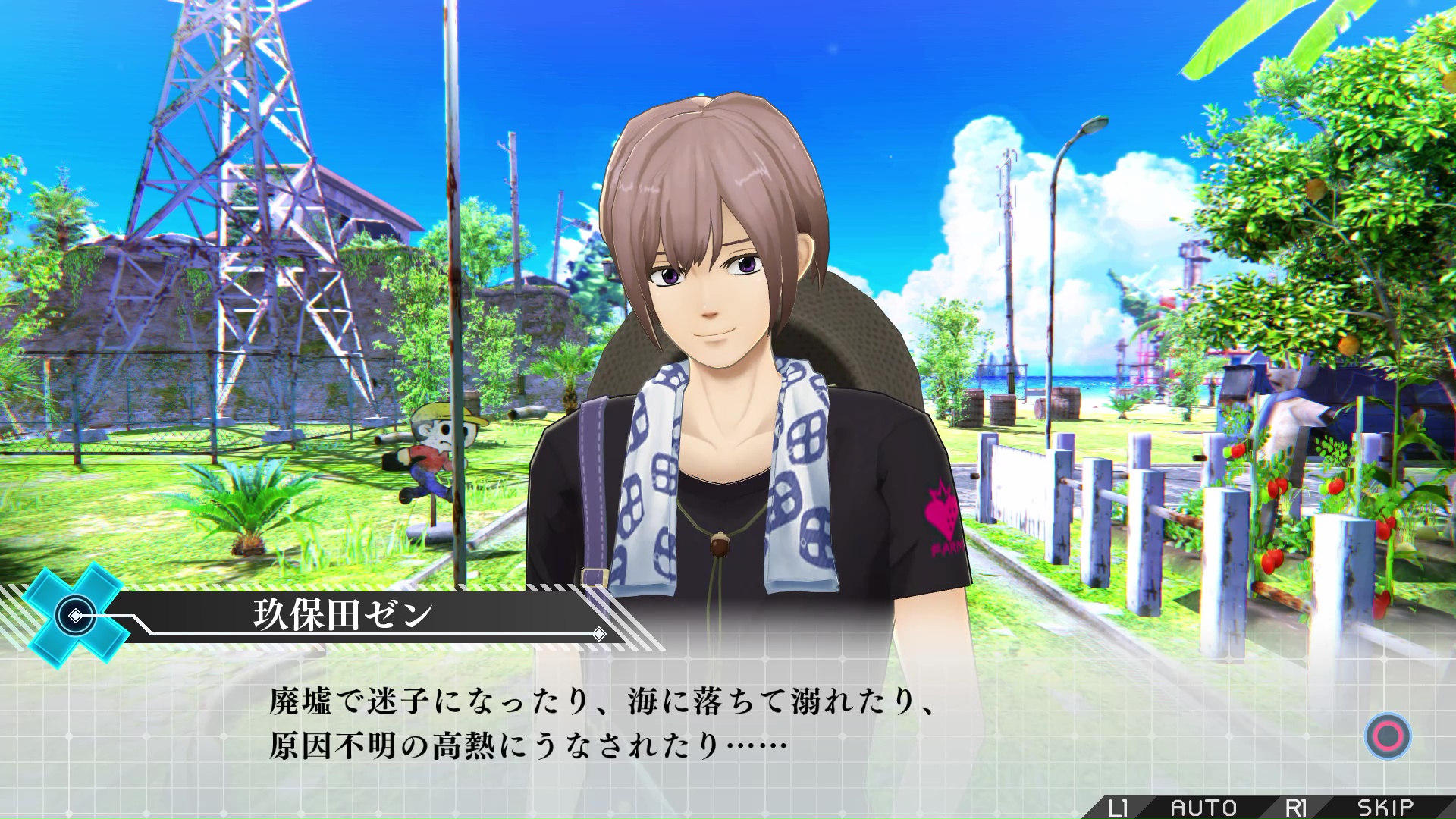Activate SKIP to fast-forward dialogue
Image resolution: width=1456 pixels, height=819 pixels.
click(1385, 808)
